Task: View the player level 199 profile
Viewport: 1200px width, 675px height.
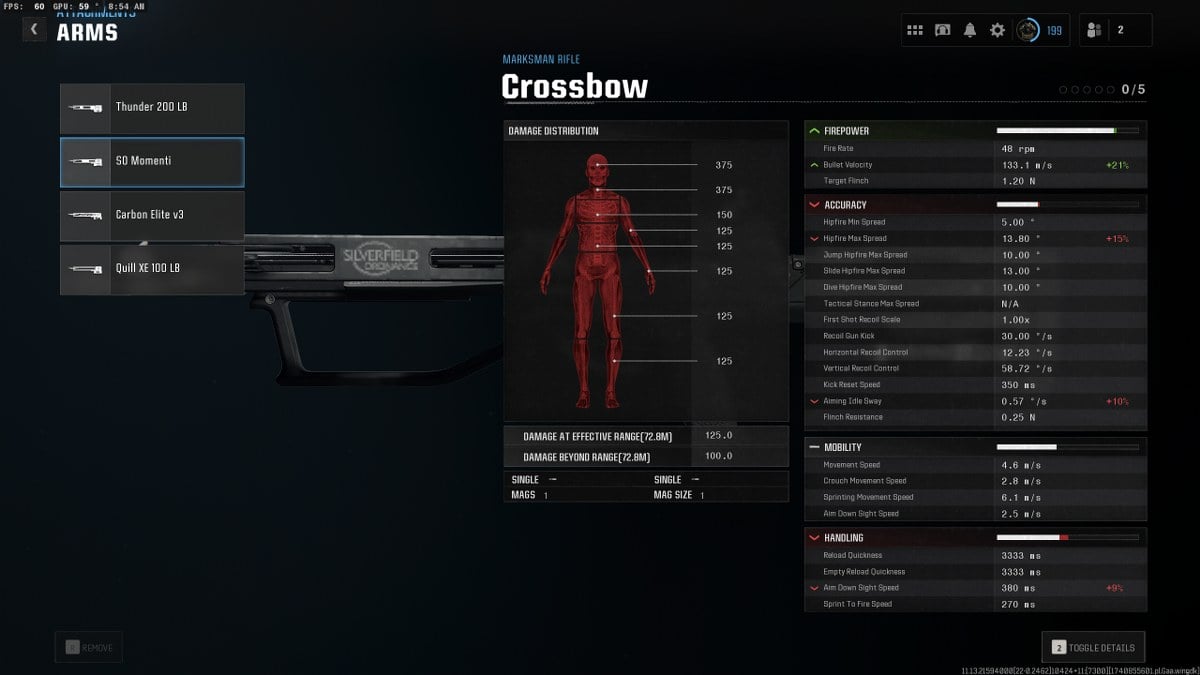Action: [1040, 30]
